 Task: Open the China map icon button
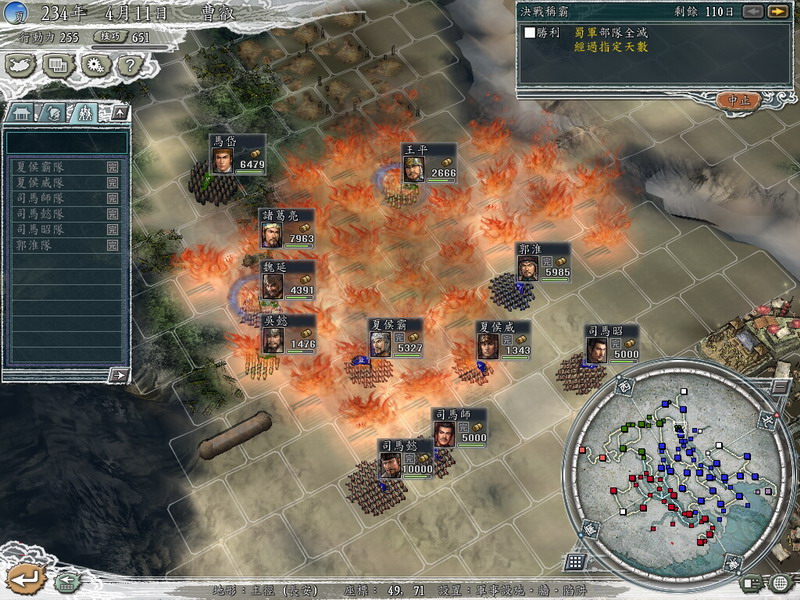point(21,65)
